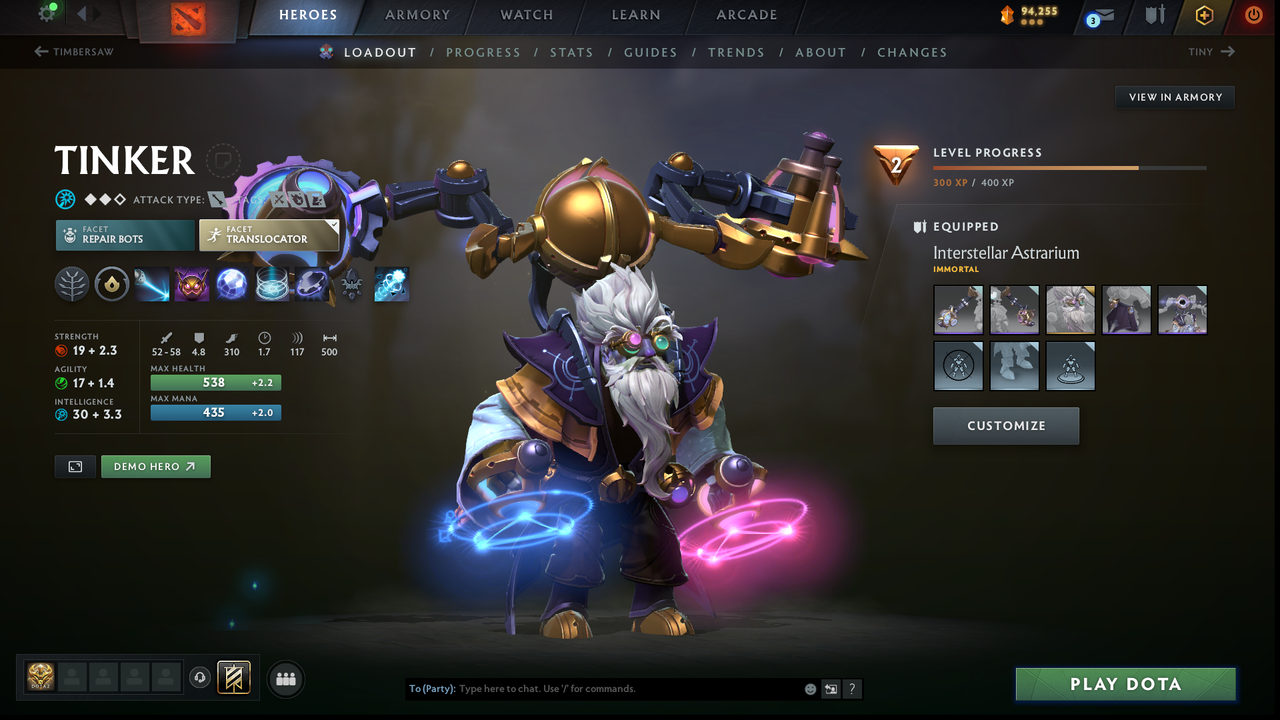Click the Dota Plus hexagon icon
1280x720 pixels.
pos(1203,15)
